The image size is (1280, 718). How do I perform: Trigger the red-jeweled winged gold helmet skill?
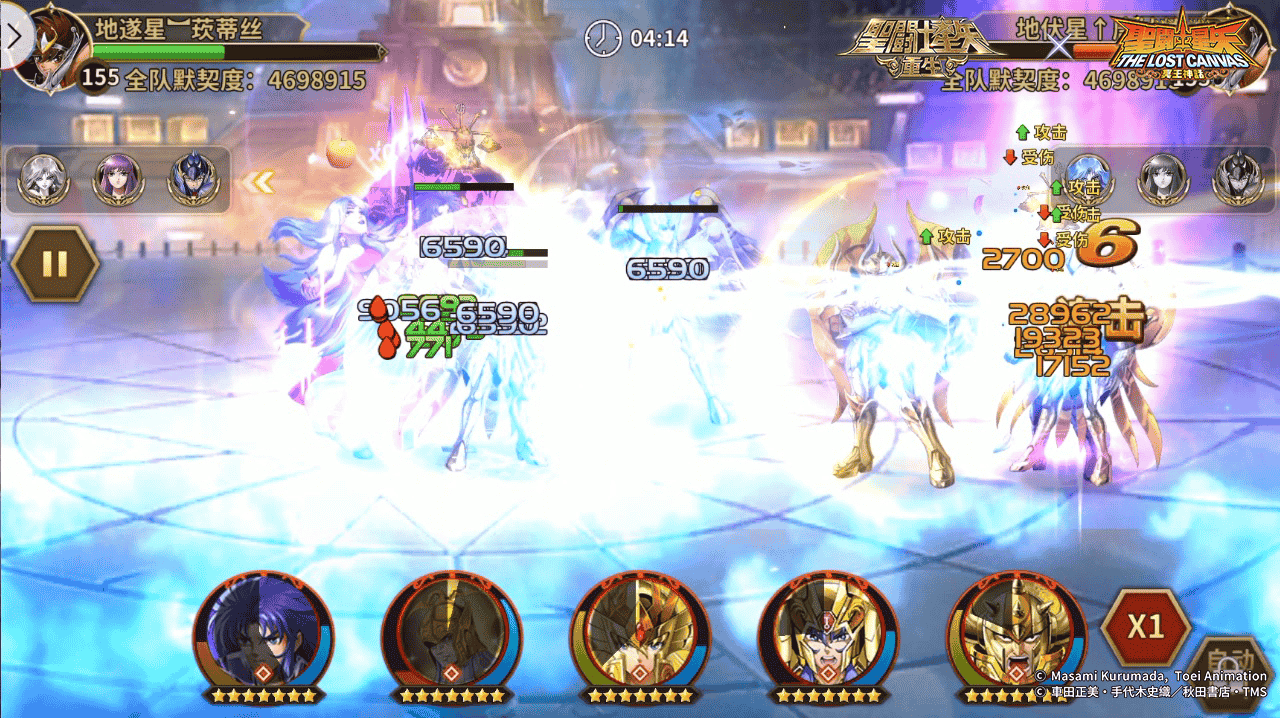tap(639, 631)
